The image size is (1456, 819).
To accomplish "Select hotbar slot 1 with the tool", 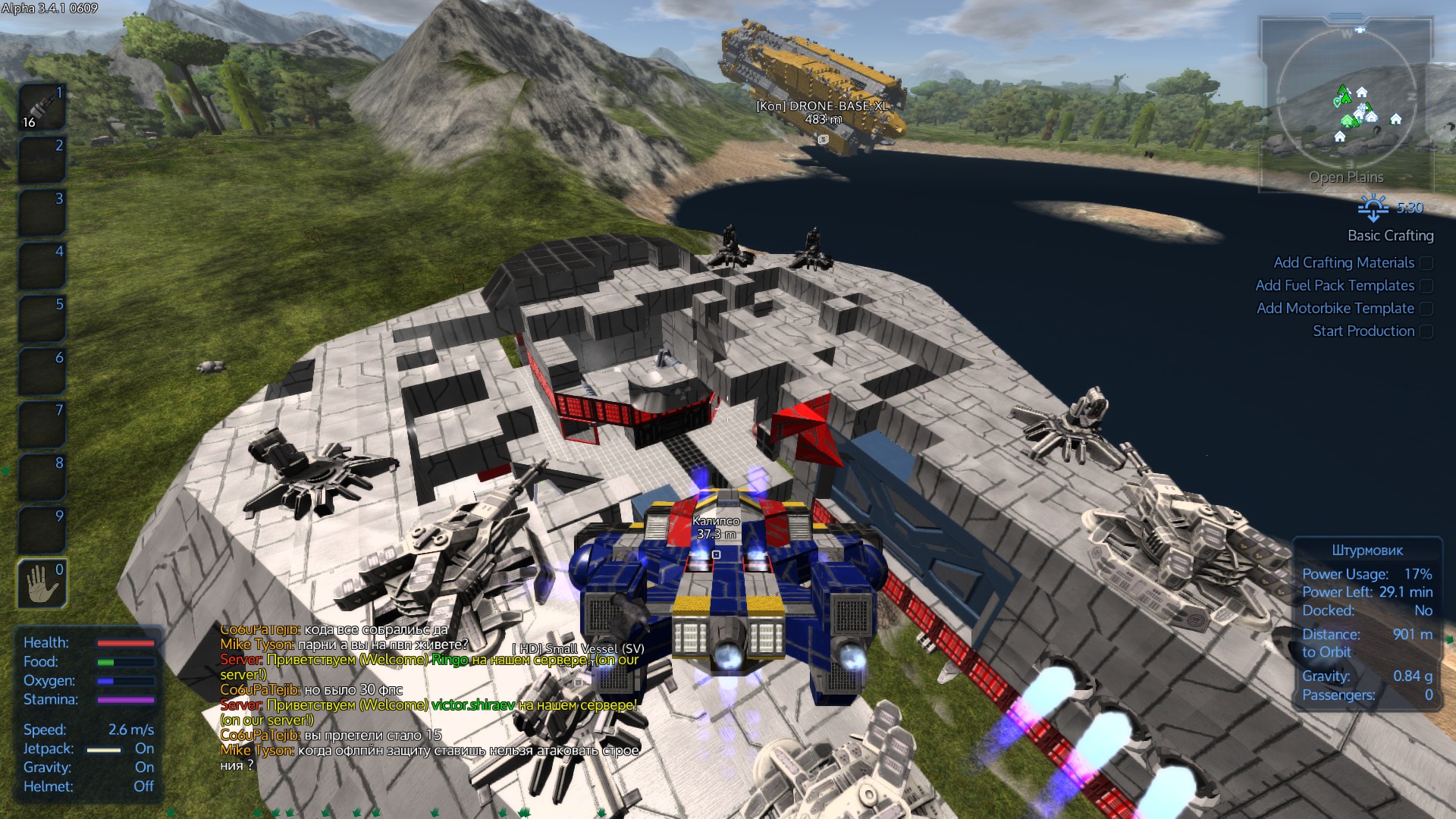I will click(42, 107).
